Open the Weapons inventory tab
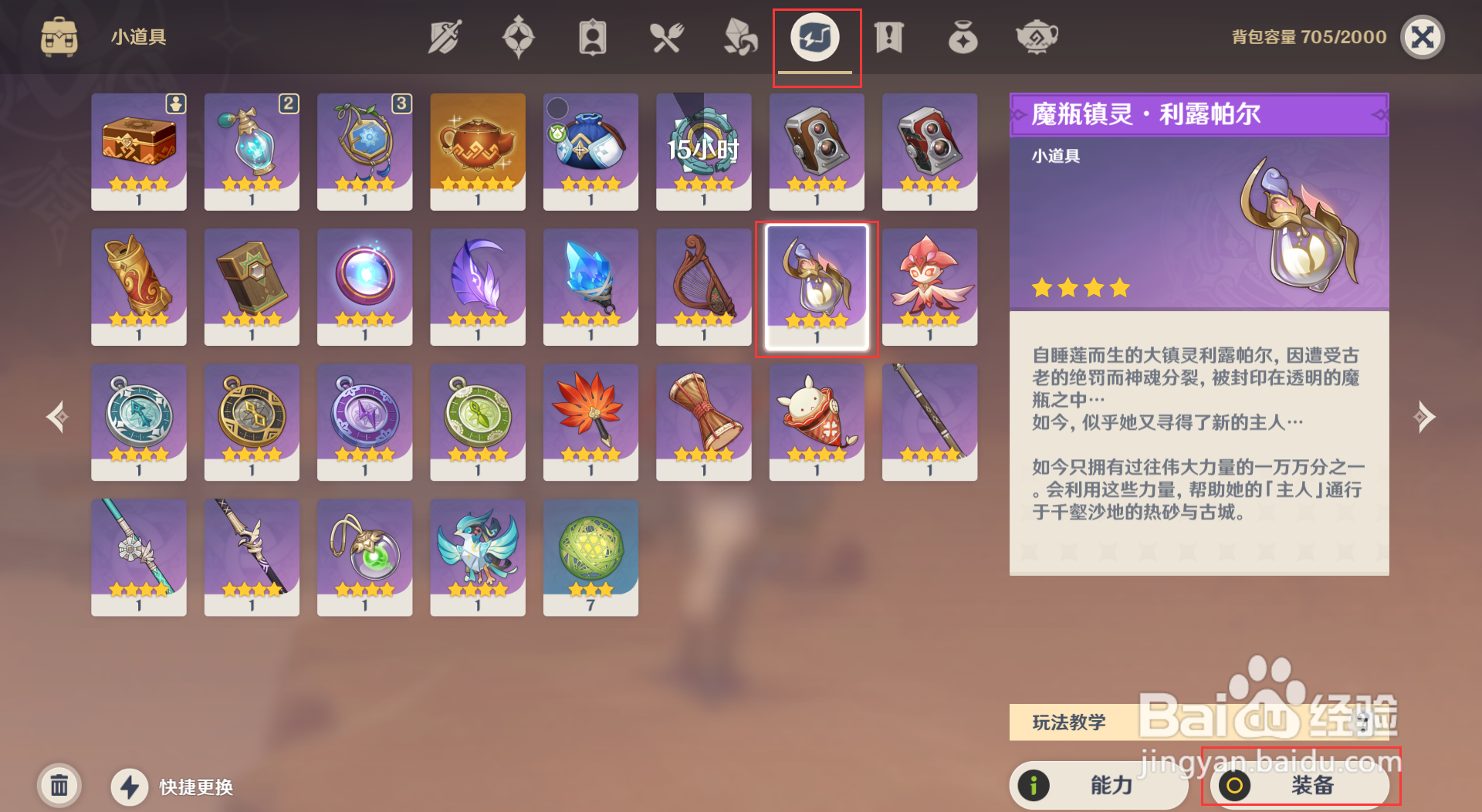This screenshot has height=812, width=1482. tap(445, 36)
